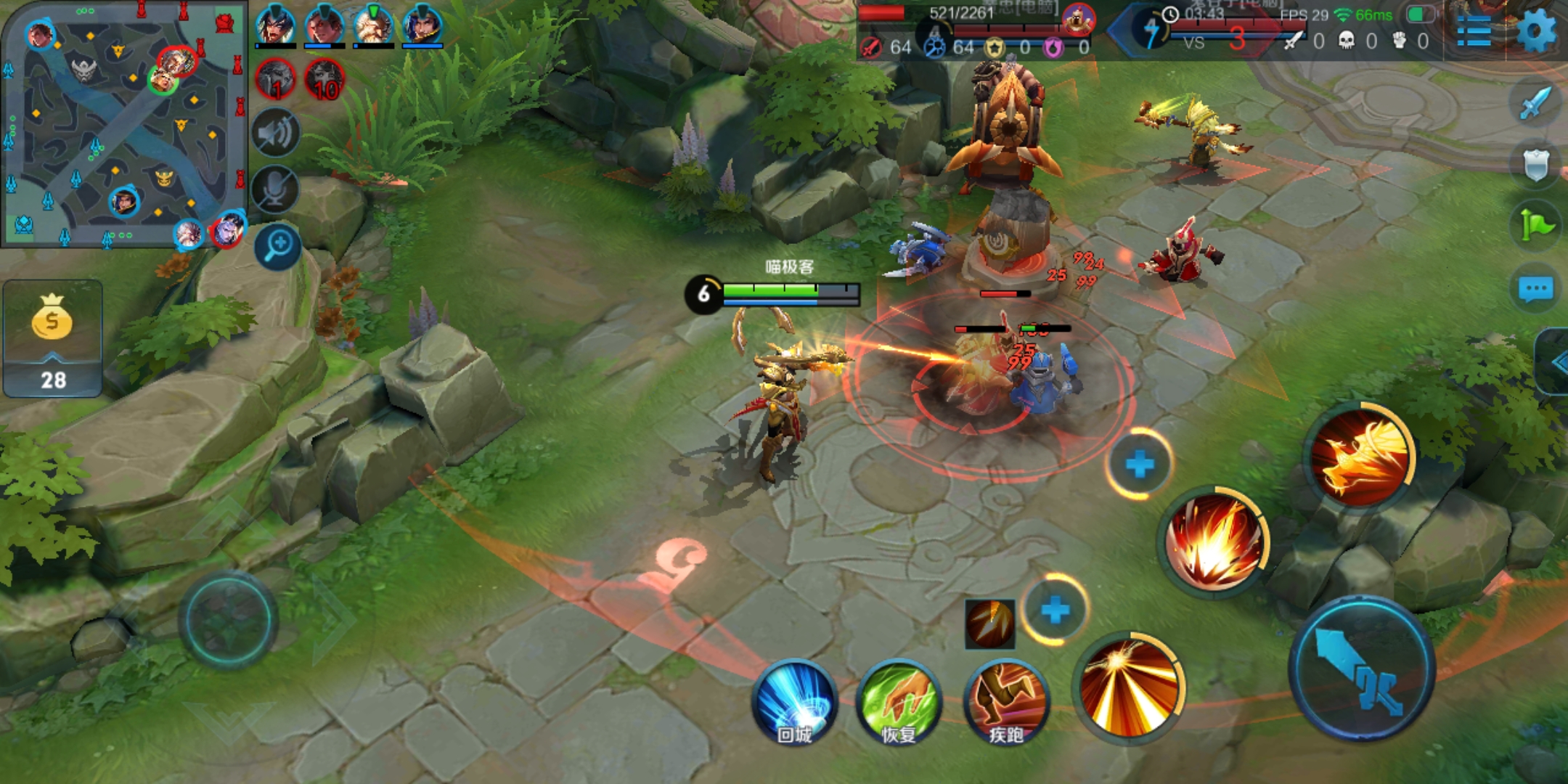Send the green flag gather signal
Viewport: 1568px width, 784px height.
1536,226
